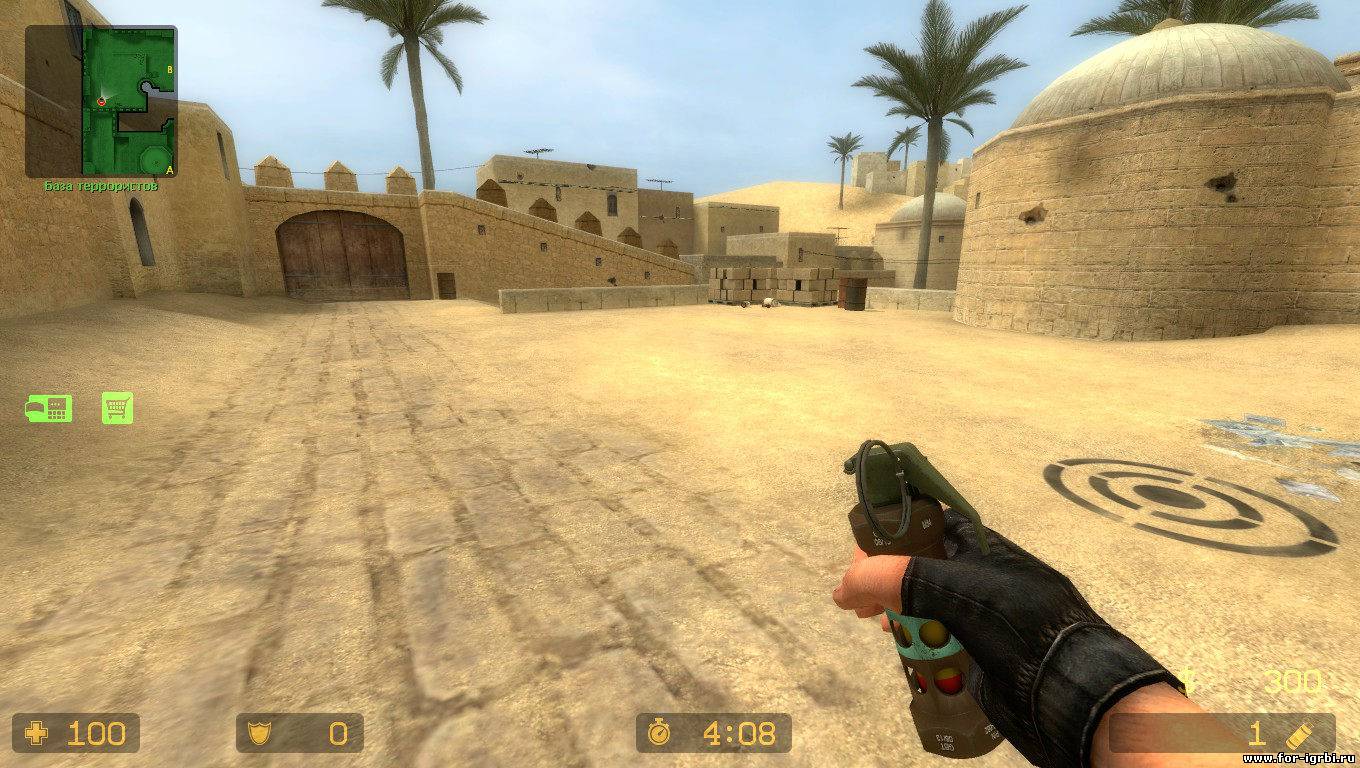The image size is (1360, 768).
Task: Click the dollar sign money icon
Action: tap(1190, 680)
